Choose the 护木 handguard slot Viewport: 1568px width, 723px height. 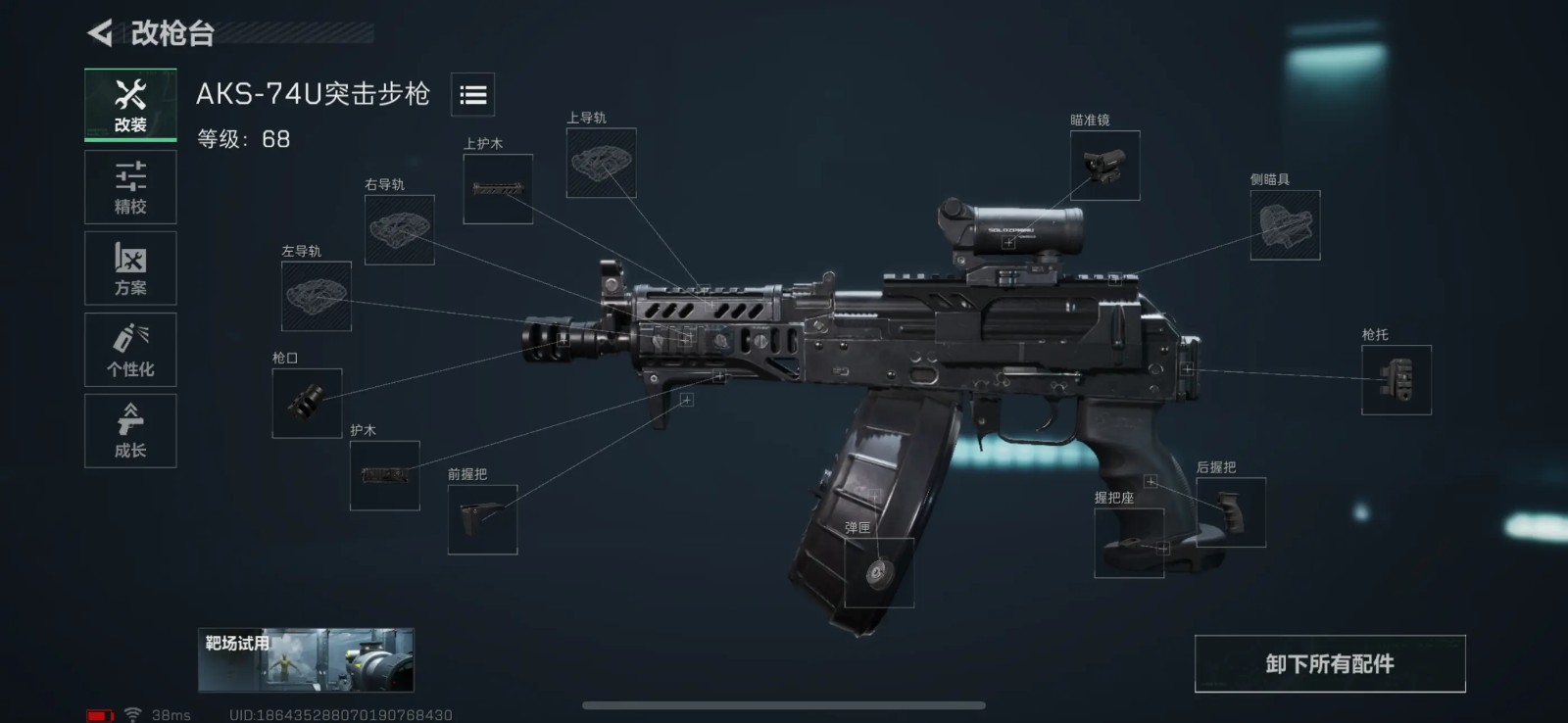385,475
